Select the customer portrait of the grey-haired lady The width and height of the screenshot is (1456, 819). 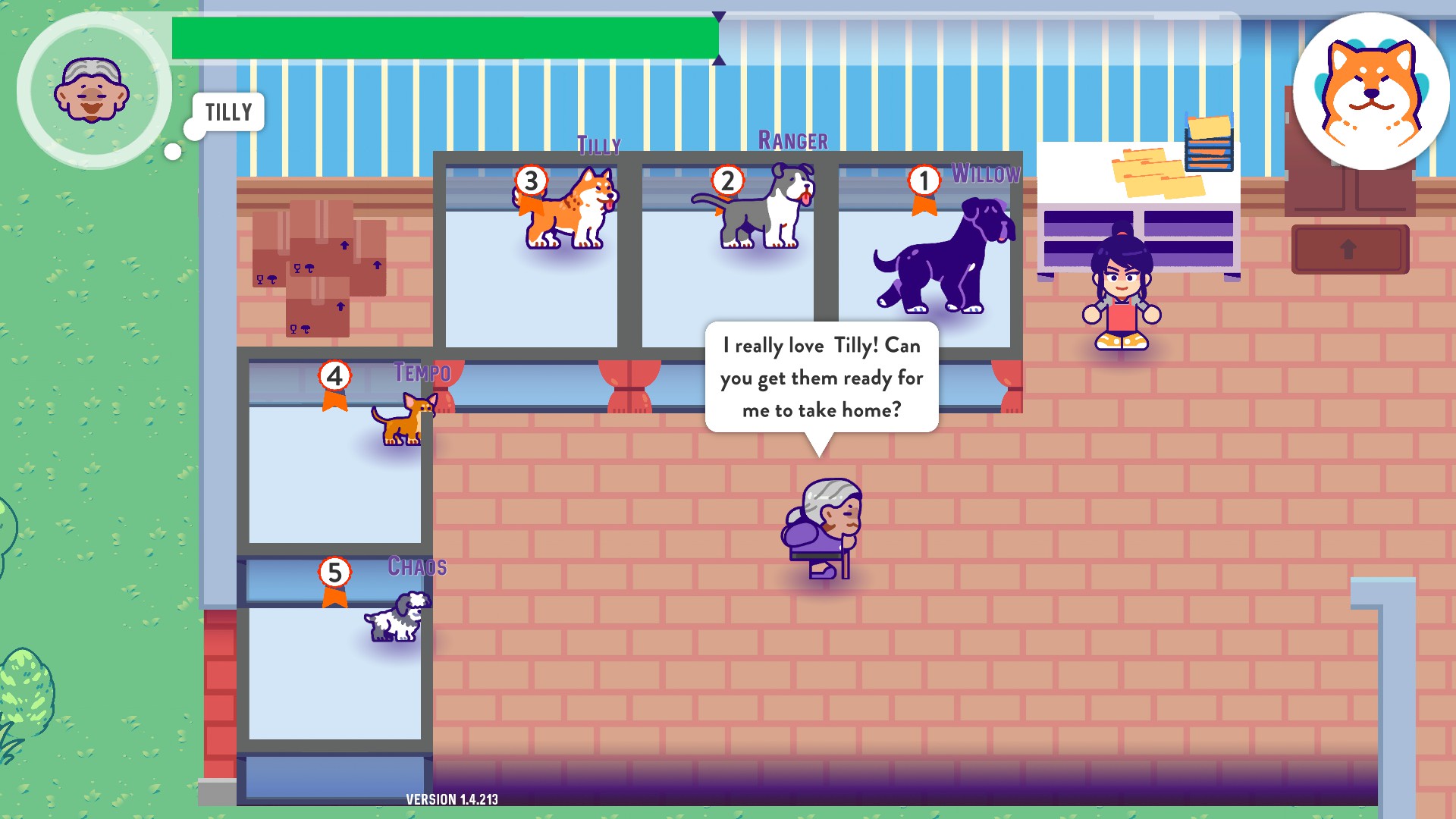click(92, 89)
